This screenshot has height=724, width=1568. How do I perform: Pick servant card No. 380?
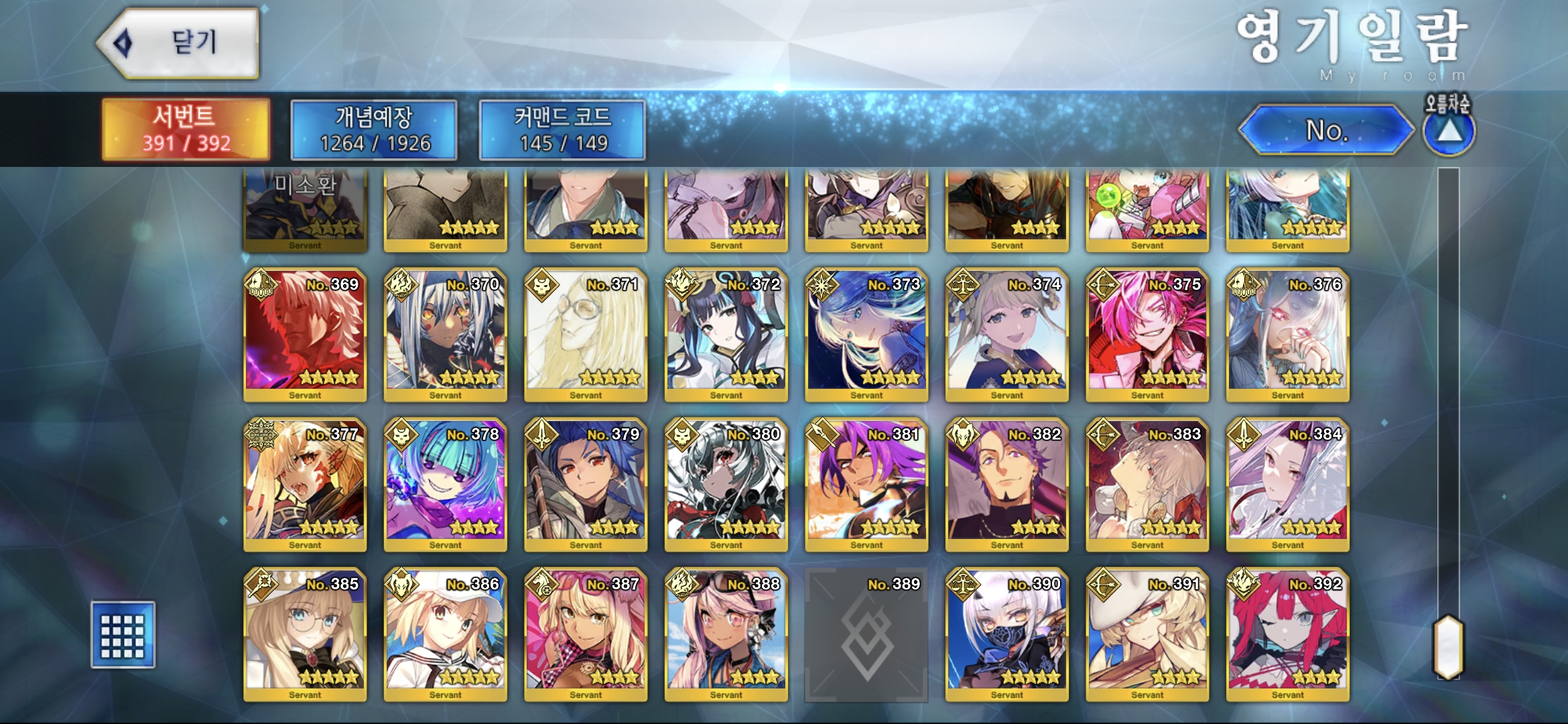(726, 484)
